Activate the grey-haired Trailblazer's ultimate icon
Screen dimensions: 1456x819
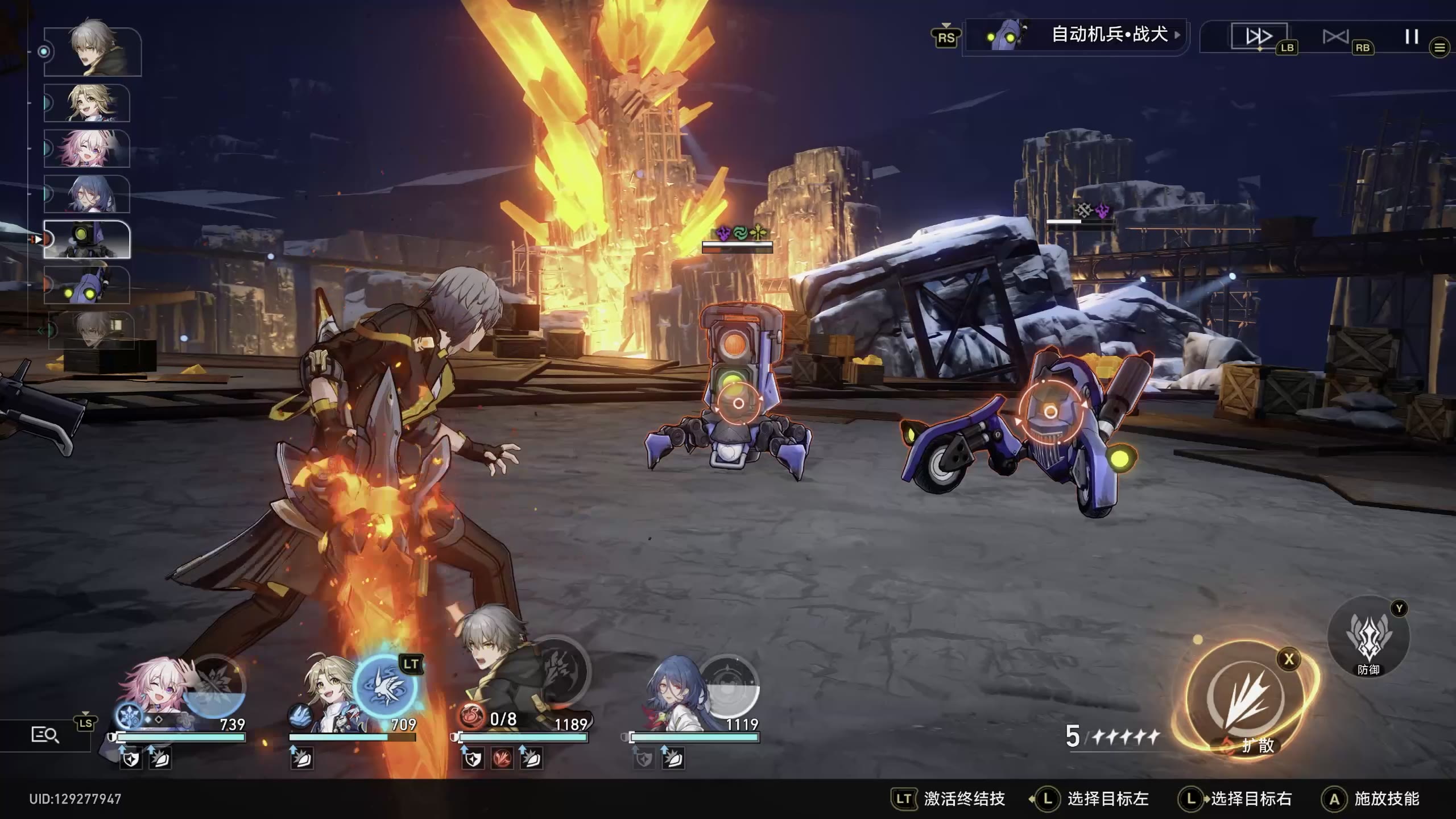(557, 671)
